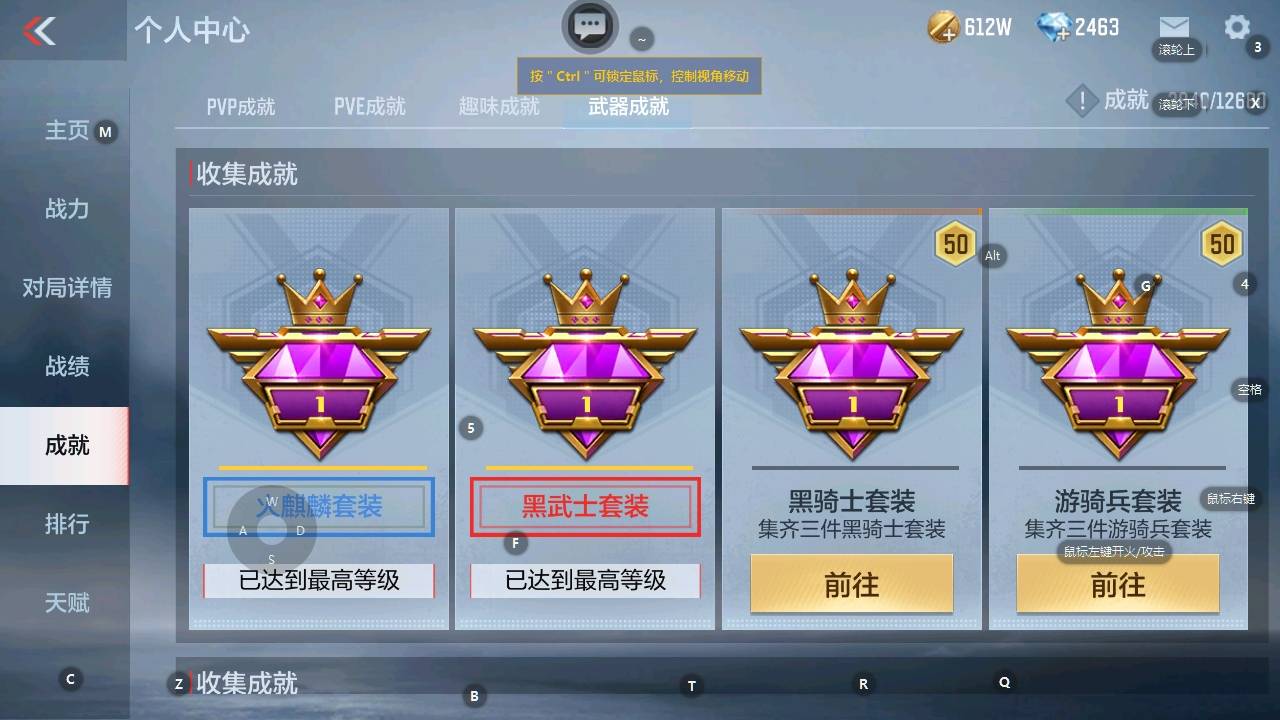Select 排行 in the left sidebar
Viewport: 1280px width, 720px height.
click(65, 525)
